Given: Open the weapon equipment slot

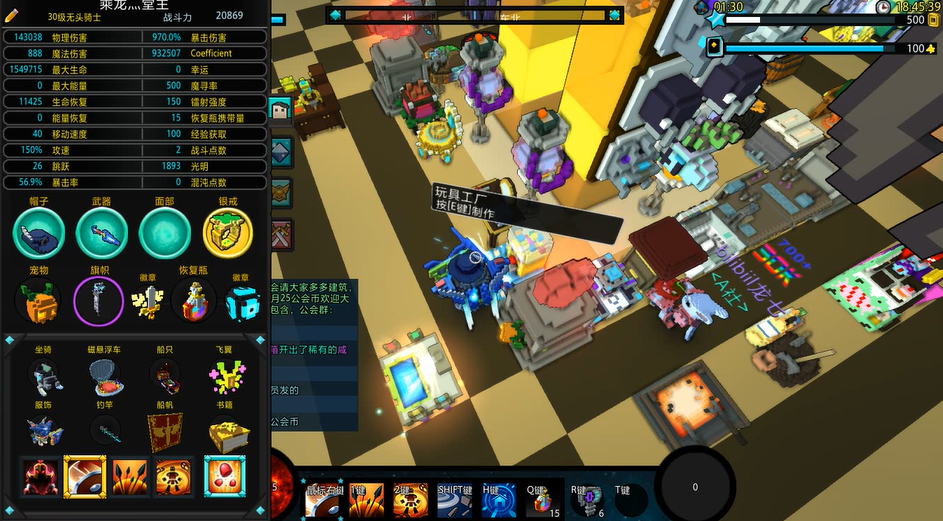Looking at the screenshot, I should pyautogui.click(x=102, y=232).
